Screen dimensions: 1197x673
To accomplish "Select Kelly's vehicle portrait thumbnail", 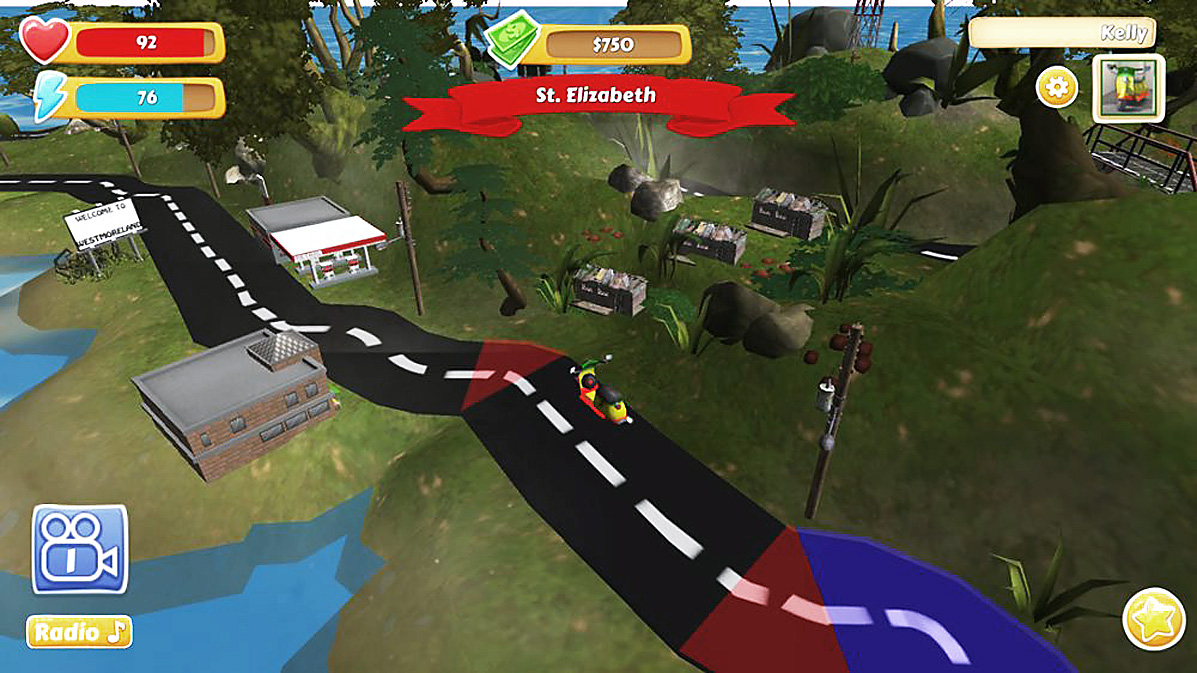I will coord(1129,89).
